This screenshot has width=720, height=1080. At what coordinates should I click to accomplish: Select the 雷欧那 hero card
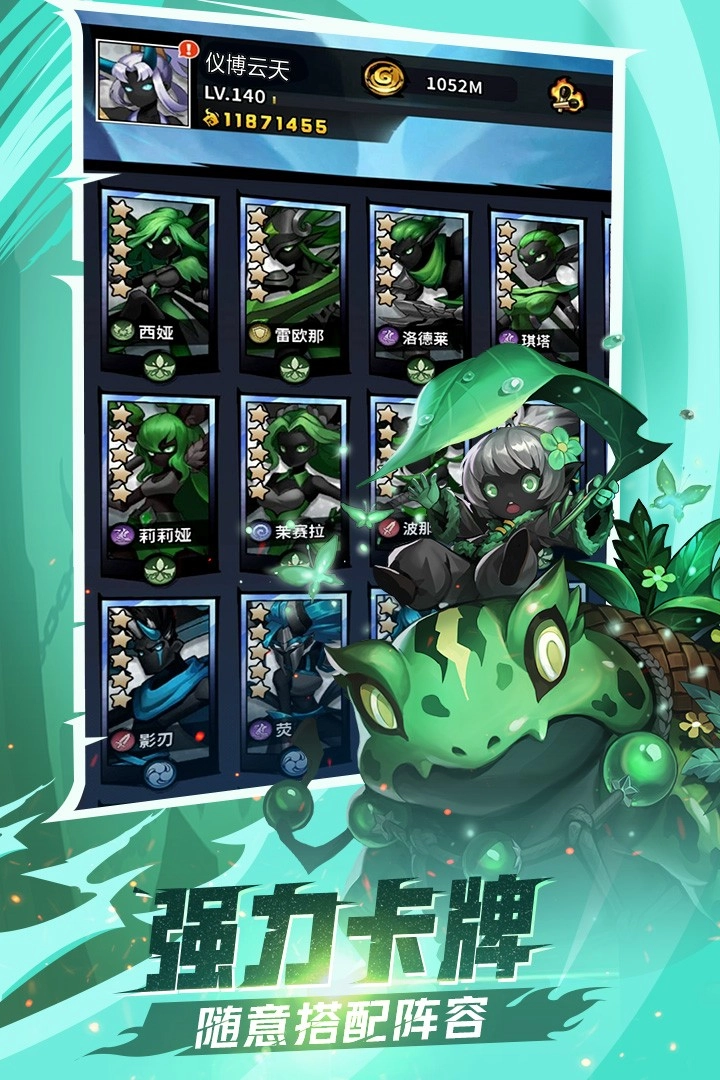pos(293,280)
